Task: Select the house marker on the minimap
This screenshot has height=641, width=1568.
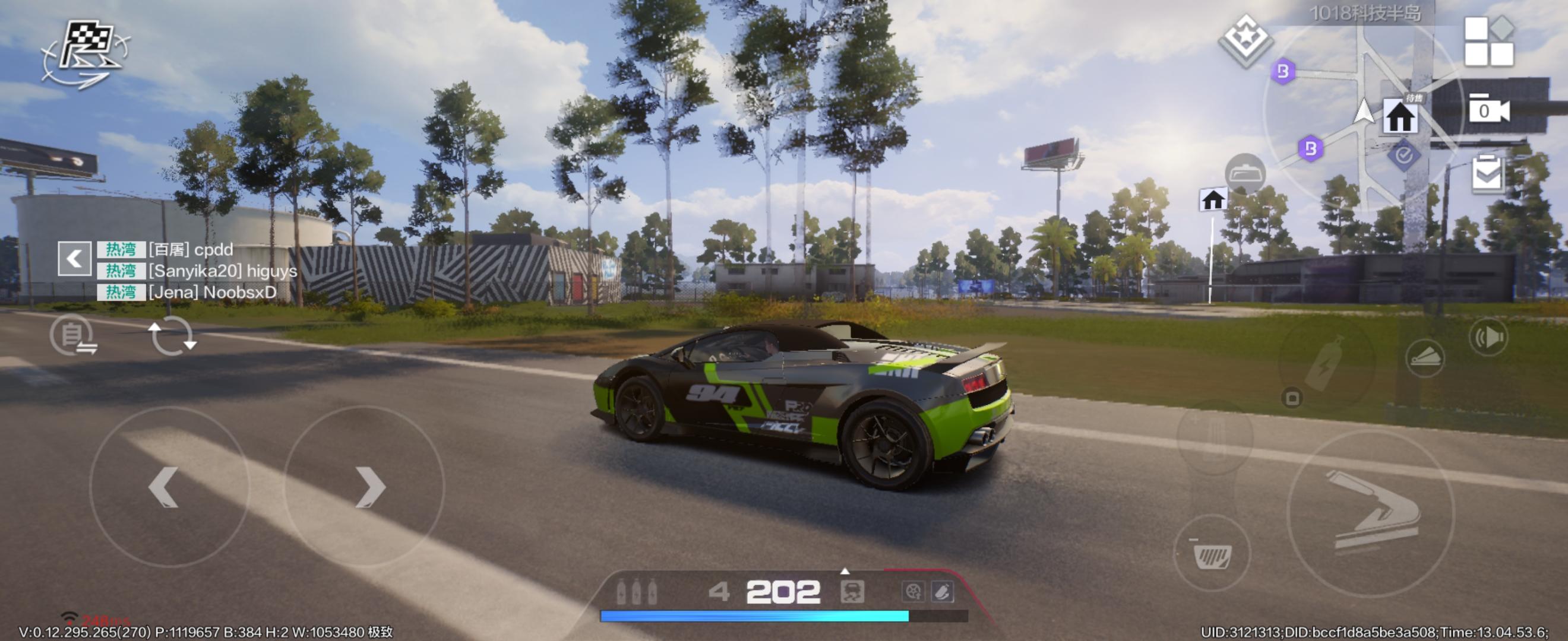Action: 1400,117
